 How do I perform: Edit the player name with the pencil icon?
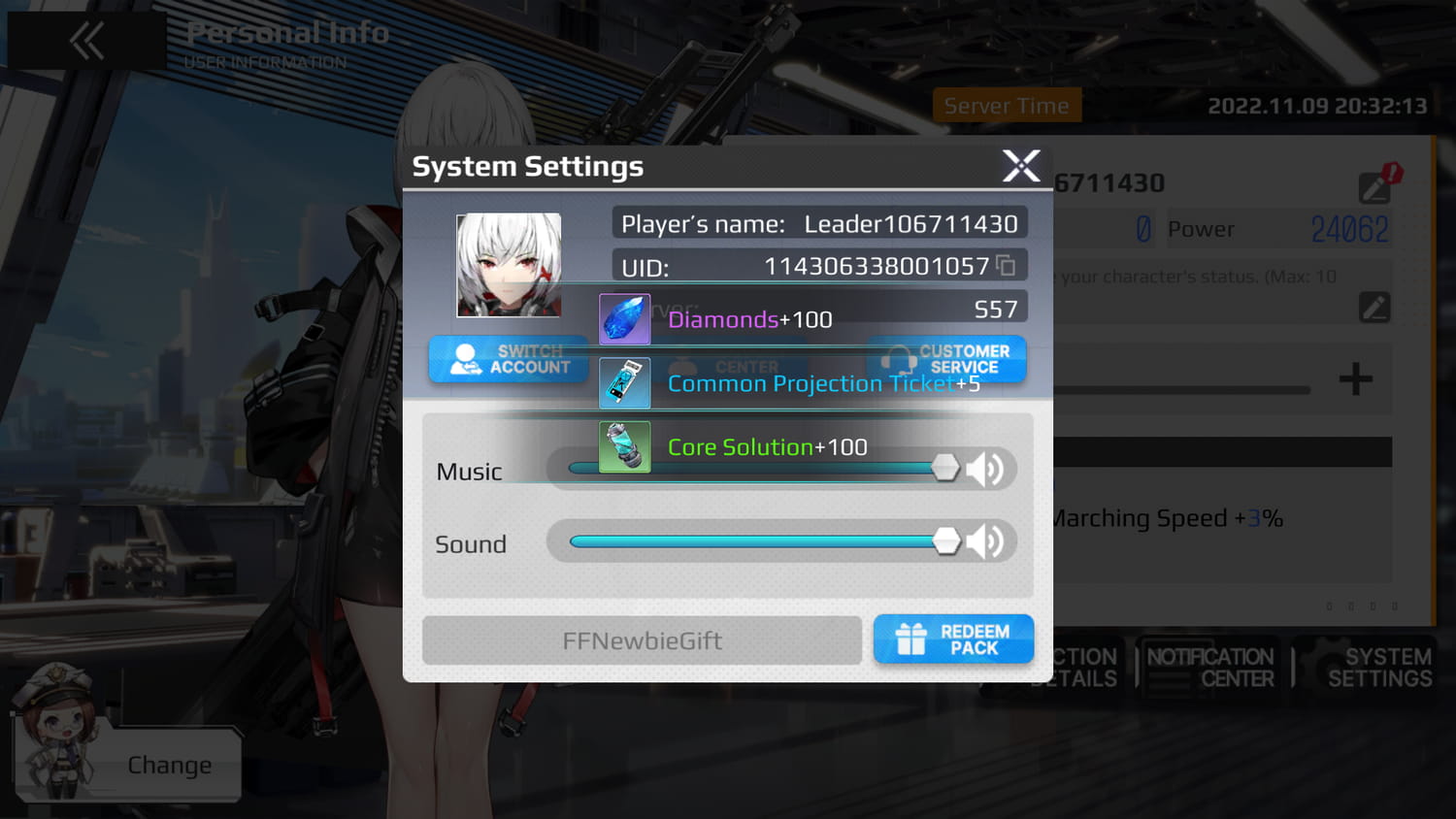(x=1375, y=187)
